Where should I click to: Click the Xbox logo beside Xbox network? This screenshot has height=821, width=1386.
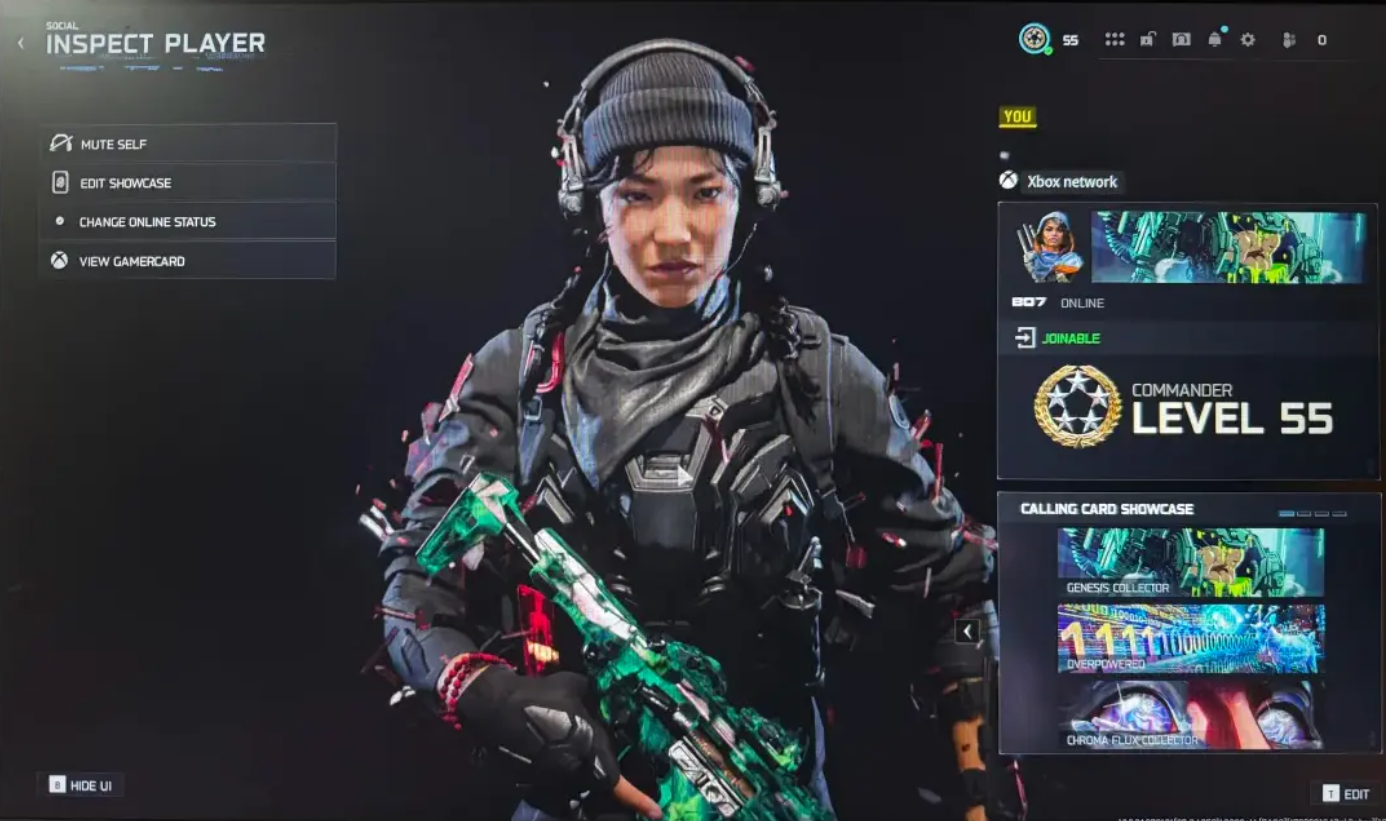1008,181
